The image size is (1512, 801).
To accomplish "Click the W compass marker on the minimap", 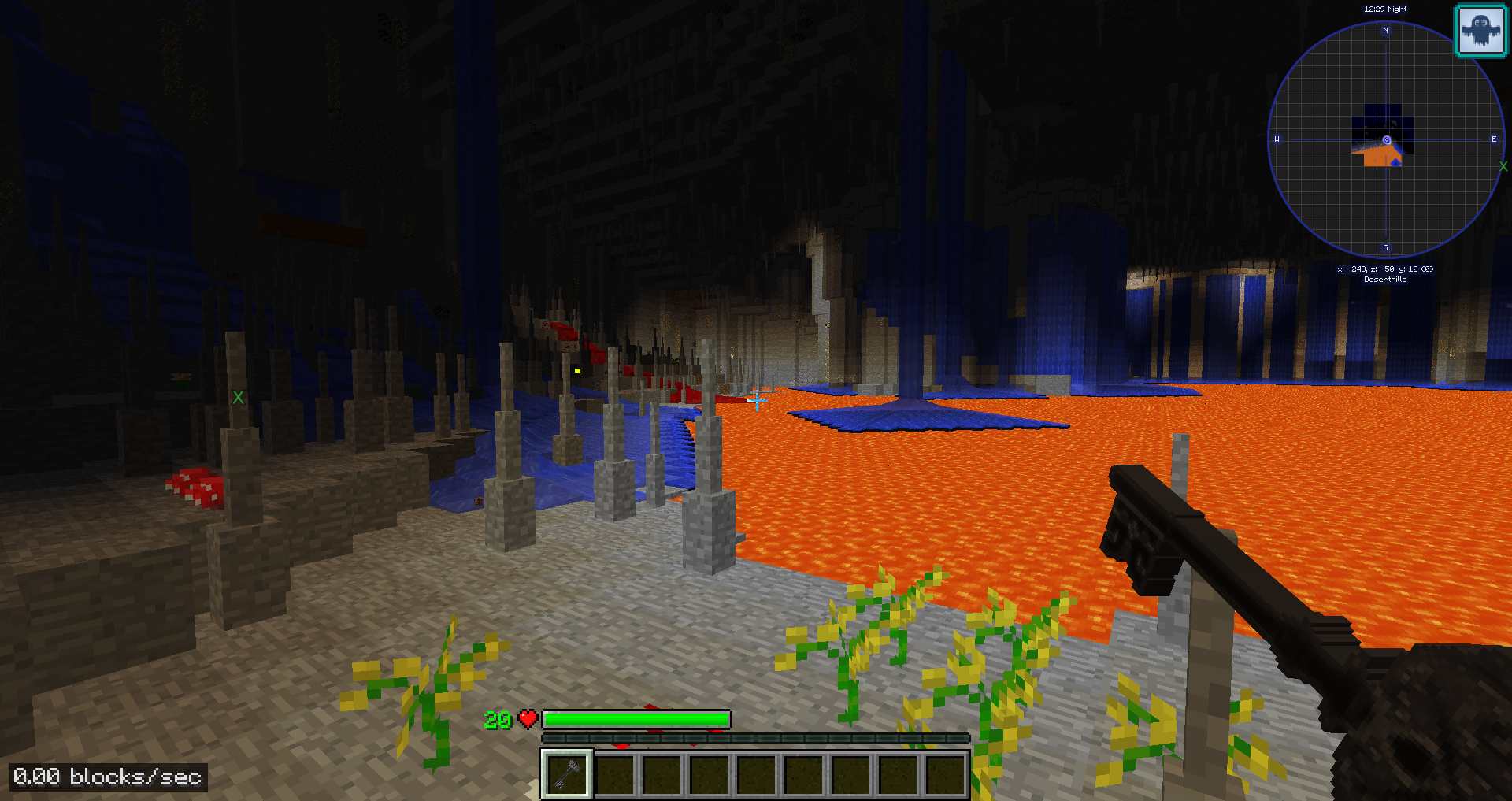I will tap(1276, 139).
